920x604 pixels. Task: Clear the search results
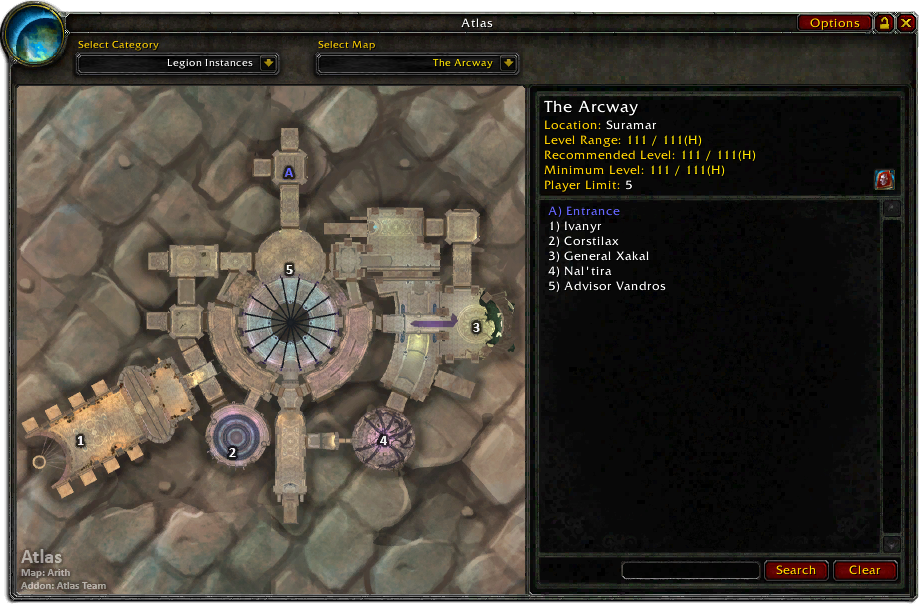click(x=865, y=570)
